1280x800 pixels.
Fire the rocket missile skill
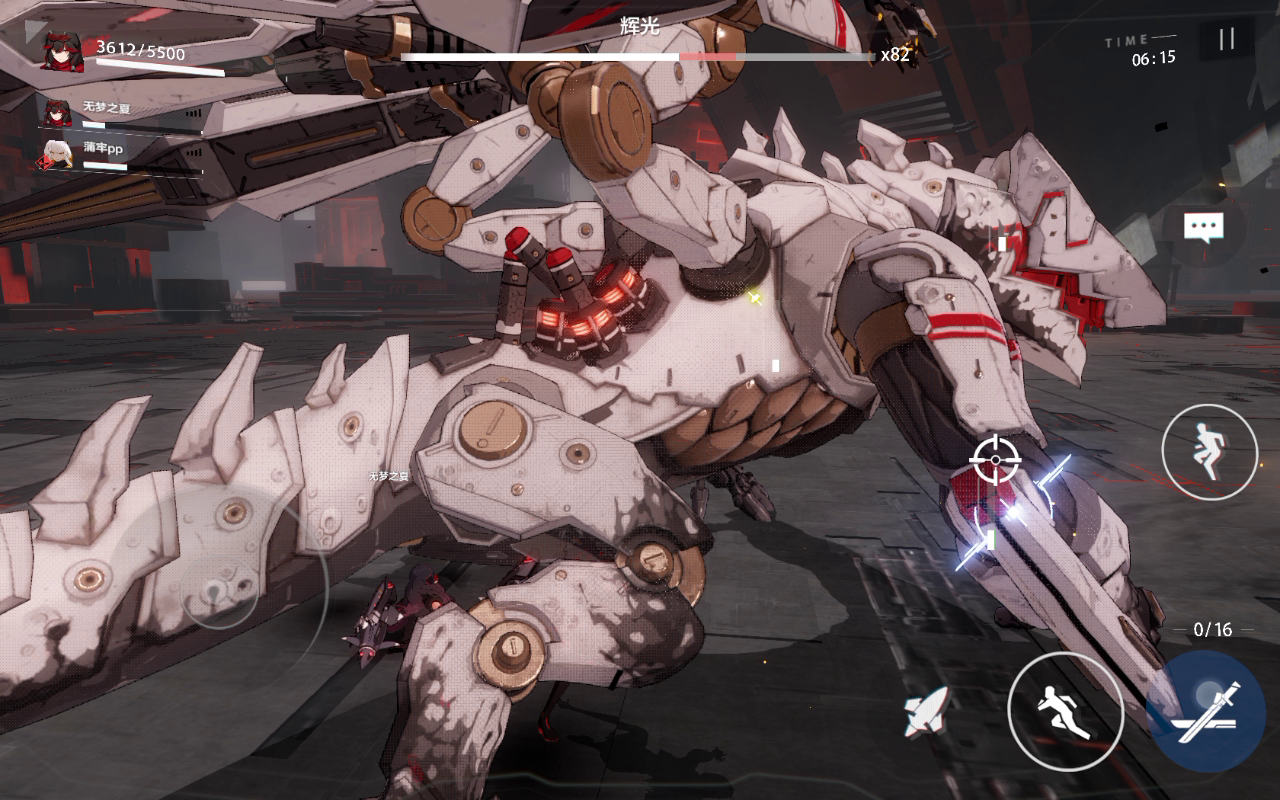(x=927, y=713)
